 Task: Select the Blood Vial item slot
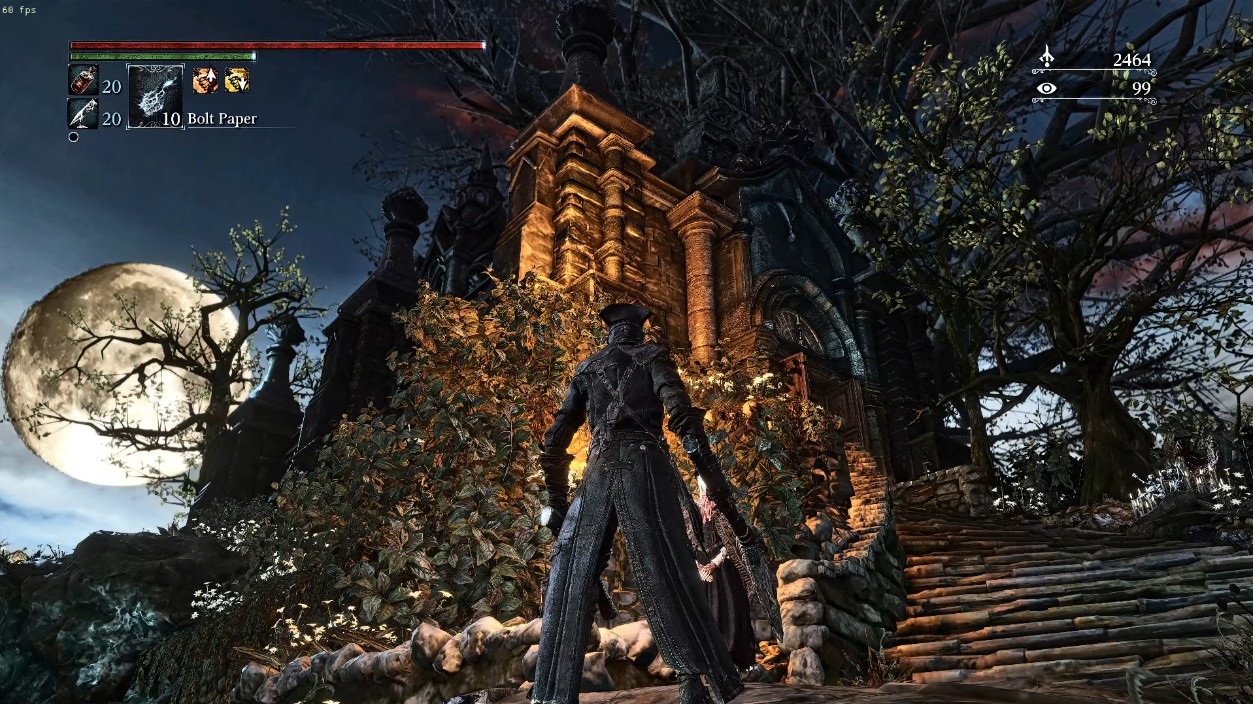click(83, 81)
